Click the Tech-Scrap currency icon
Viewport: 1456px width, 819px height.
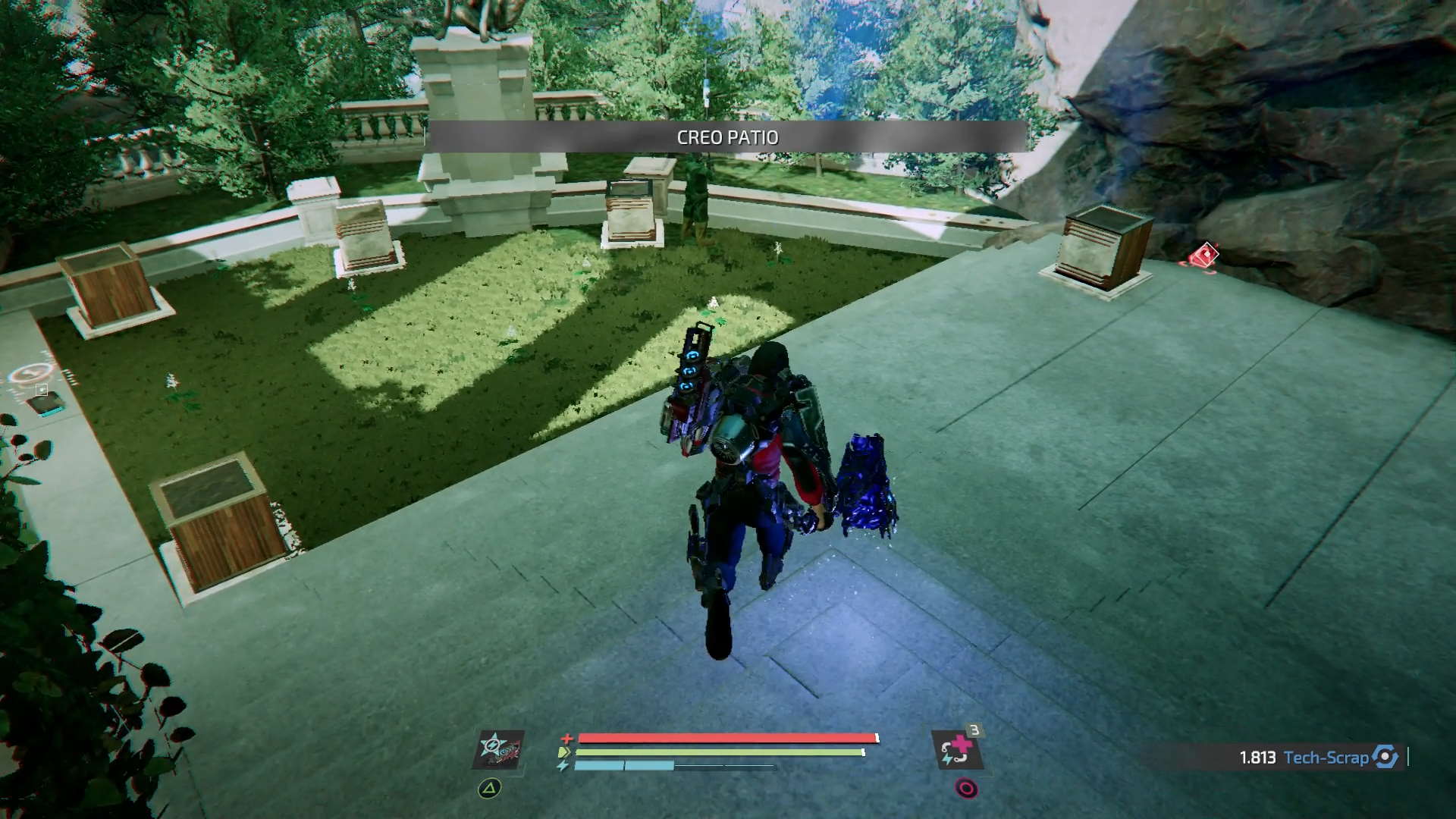1385,757
